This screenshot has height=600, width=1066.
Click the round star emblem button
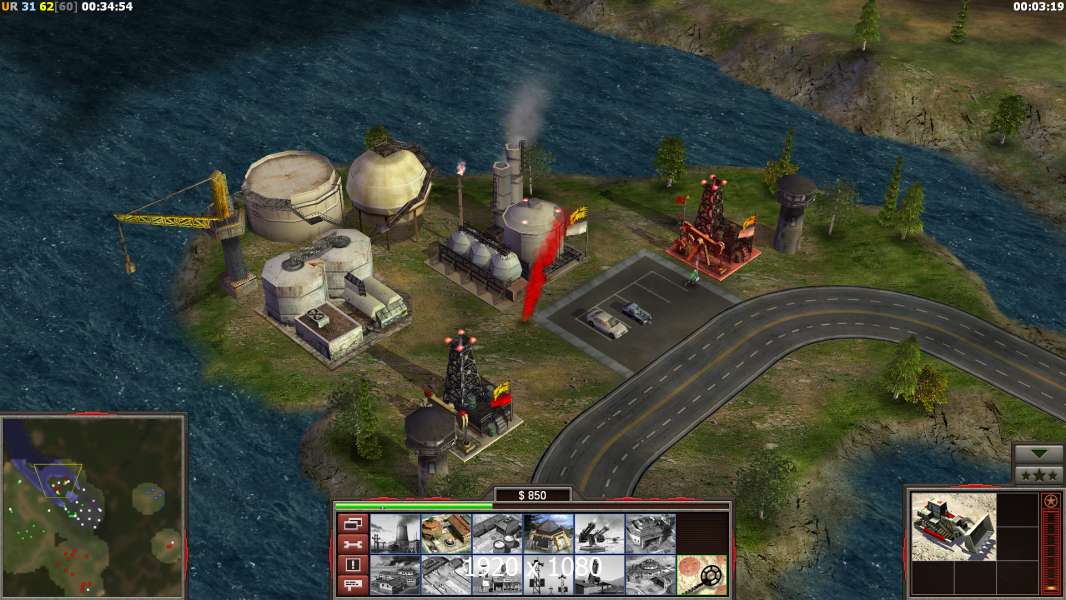coord(1050,501)
